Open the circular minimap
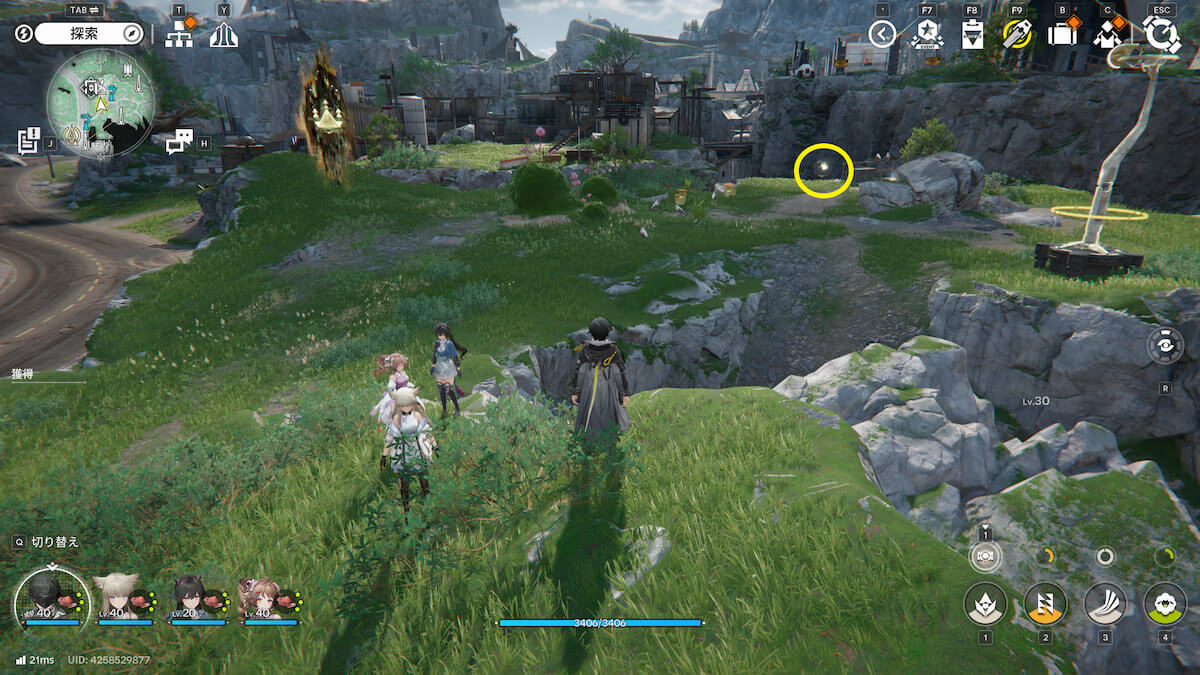The width and height of the screenshot is (1200, 675). 100,105
